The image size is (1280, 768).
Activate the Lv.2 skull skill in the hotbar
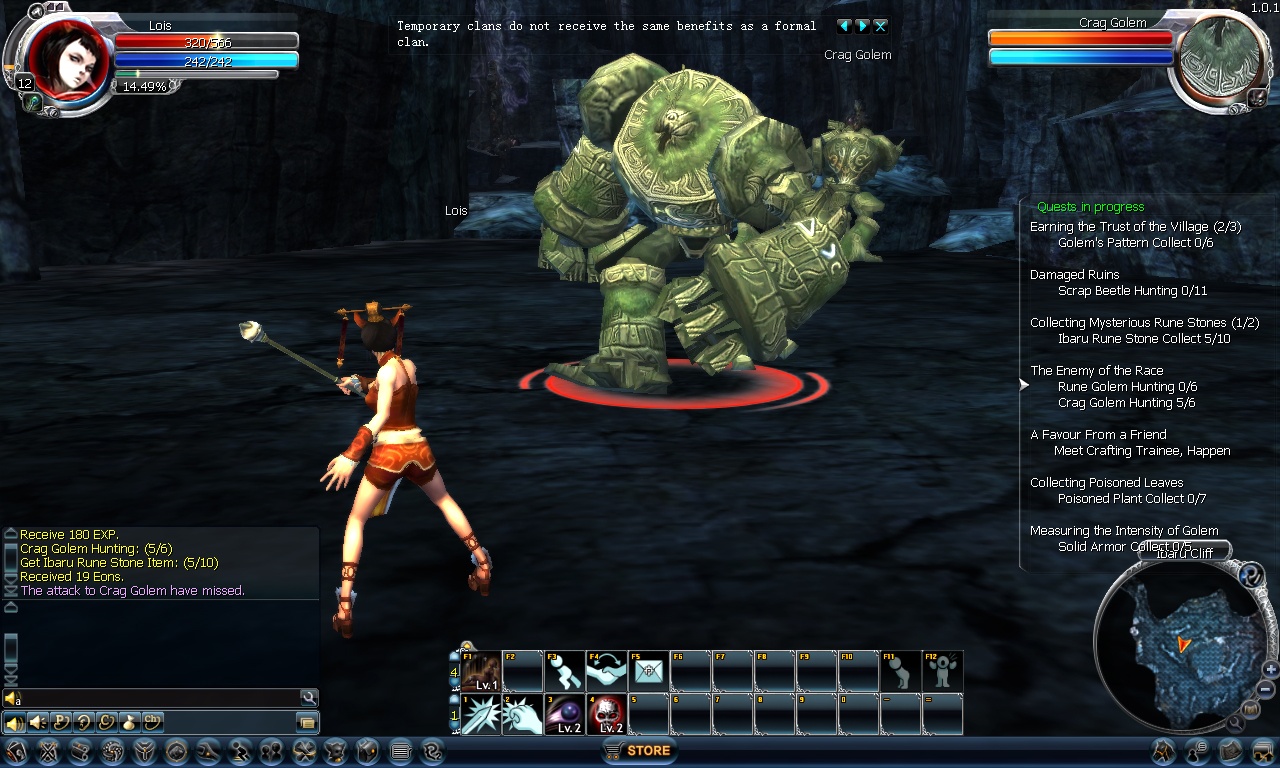pos(607,713)
